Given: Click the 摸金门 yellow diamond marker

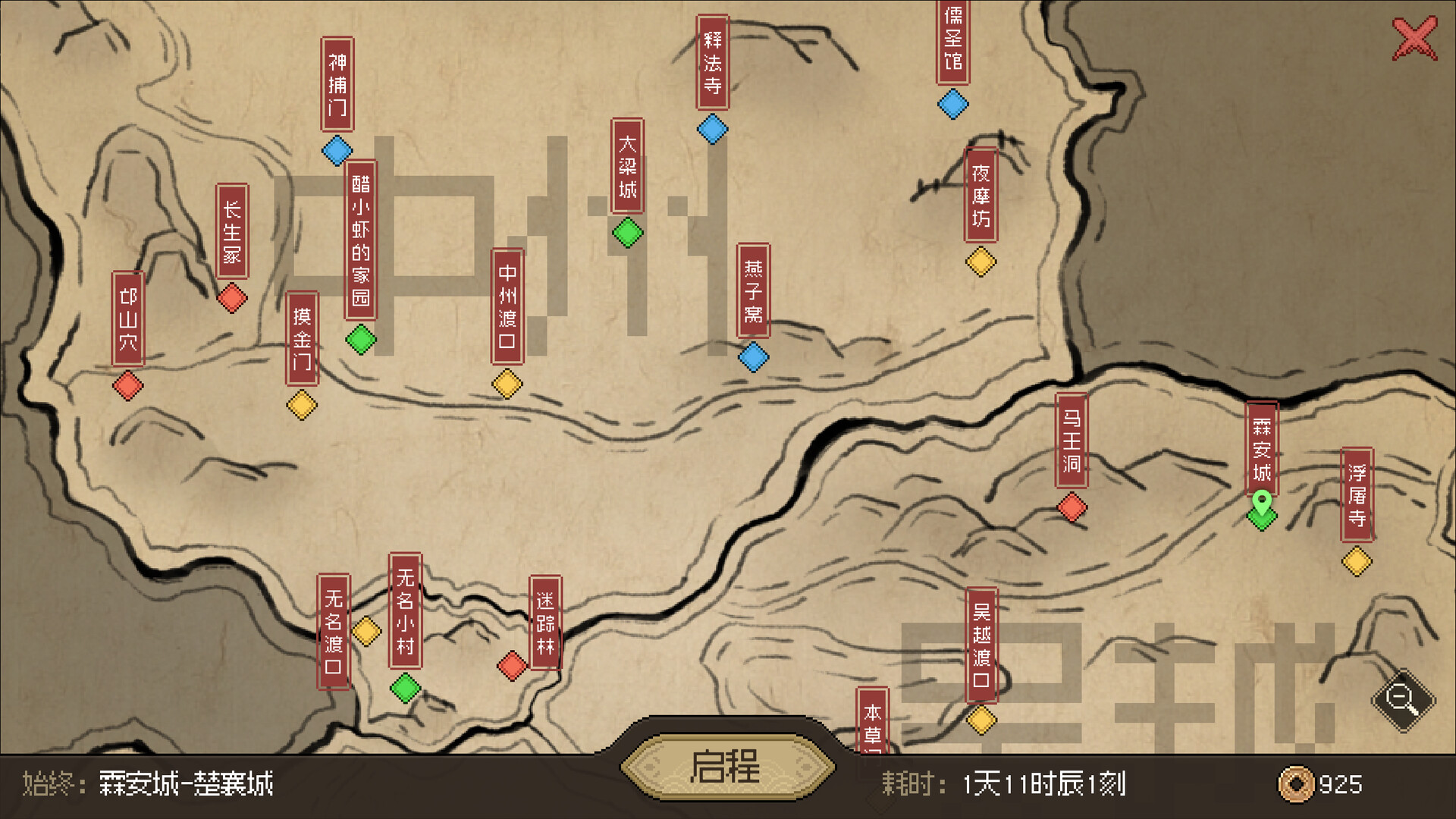Looking at the screenshot, I should tap(300, 404).
